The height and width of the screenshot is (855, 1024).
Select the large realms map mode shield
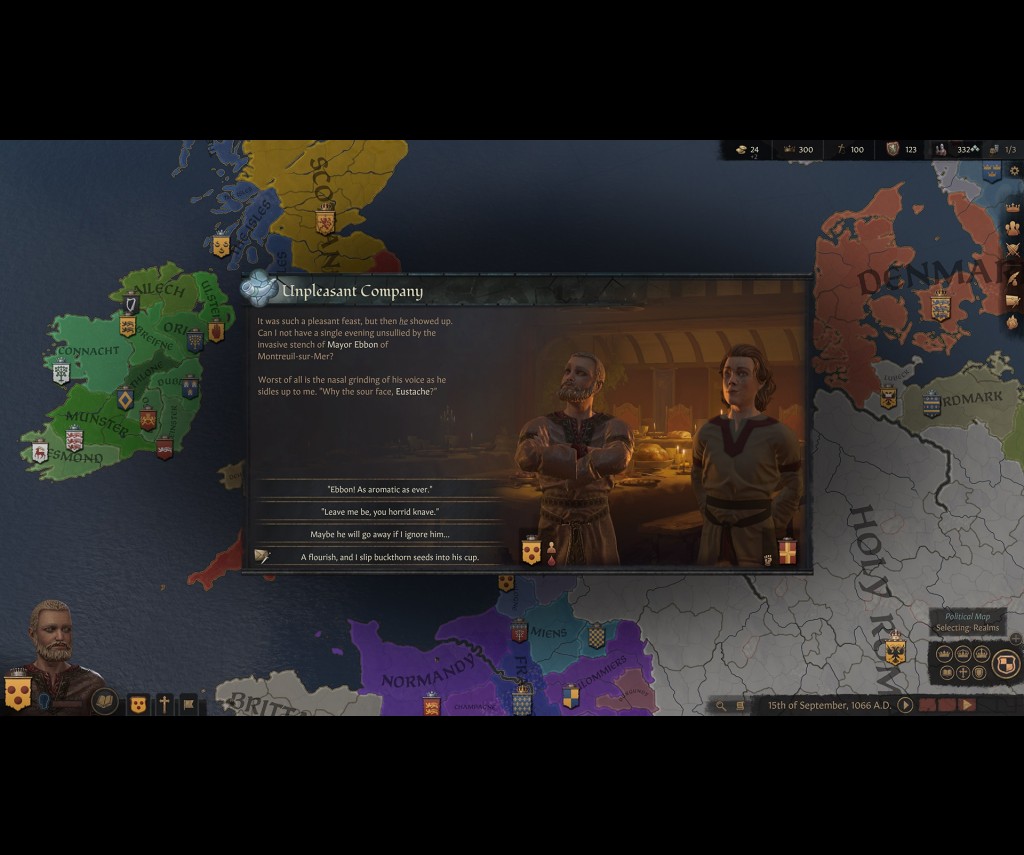click(1006, 663)
